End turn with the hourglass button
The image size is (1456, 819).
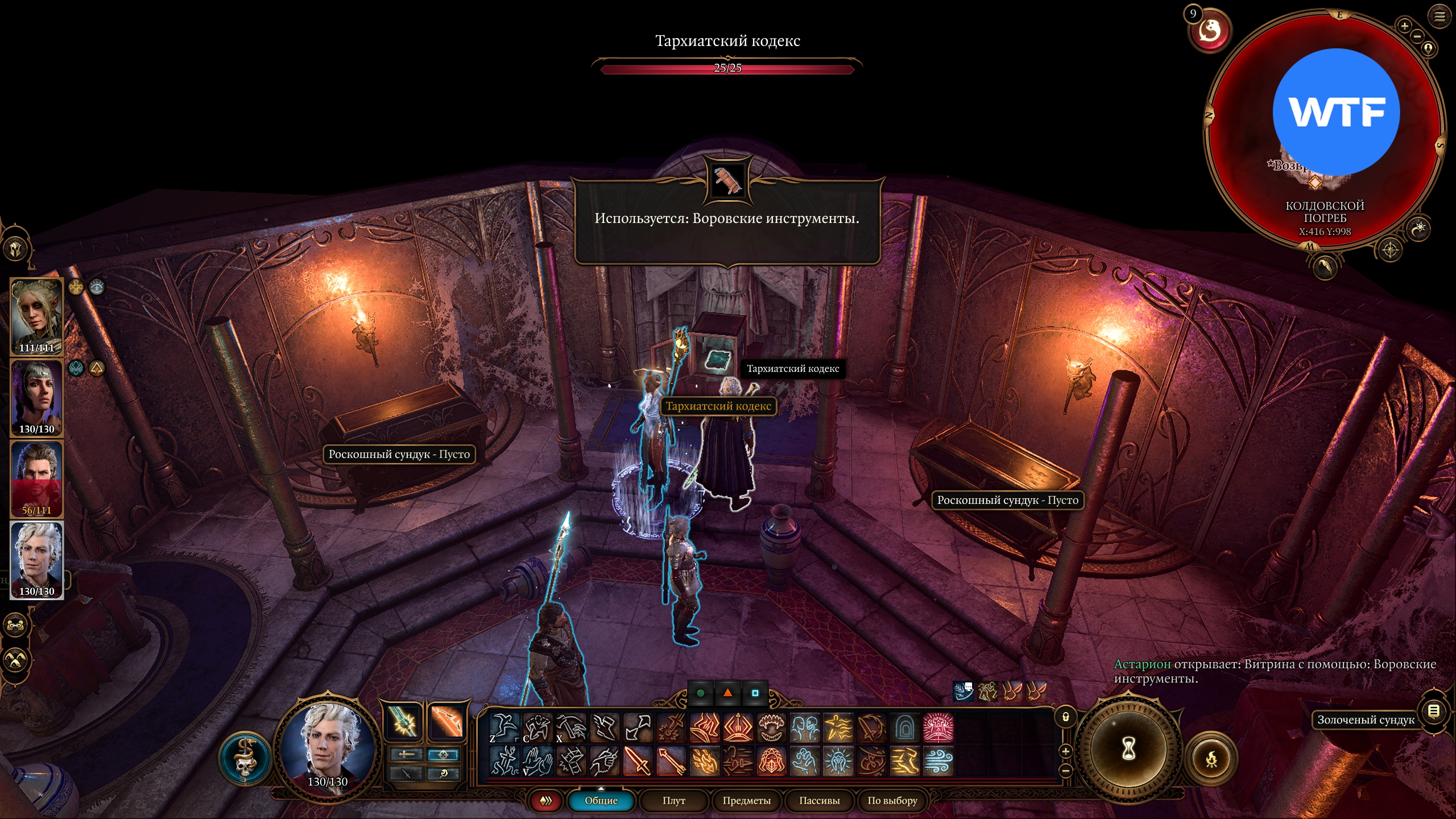click(1128, 749)
